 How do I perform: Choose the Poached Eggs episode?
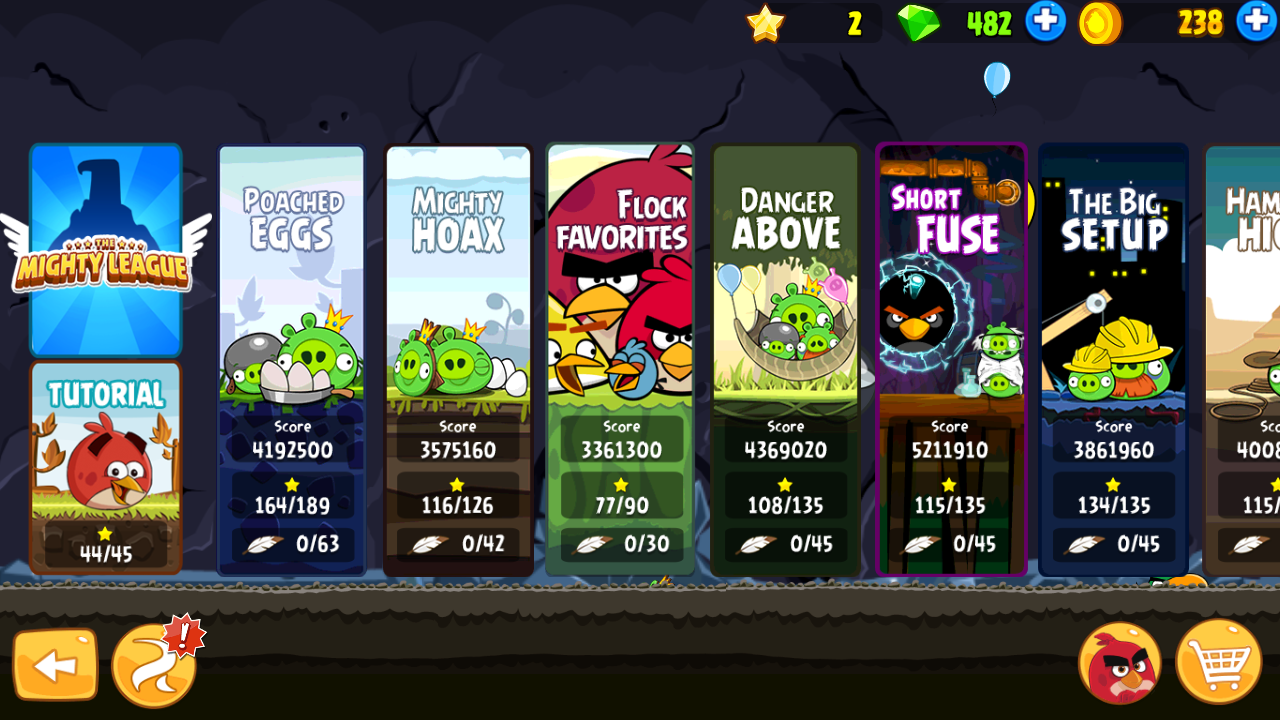[291, 360]
